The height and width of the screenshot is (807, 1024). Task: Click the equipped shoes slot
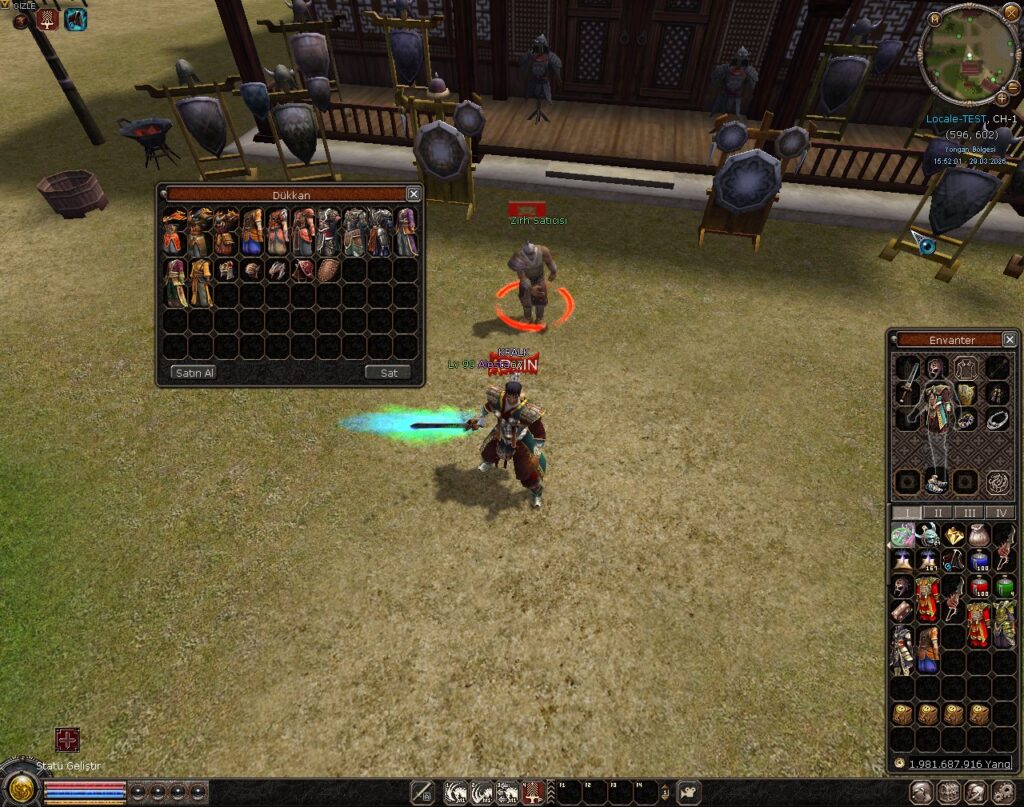coord(937,482)
